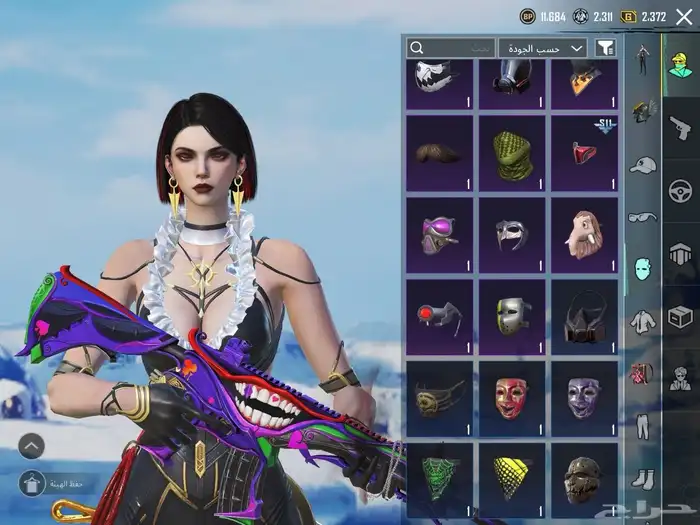This screenshot has width=700, height=525.
Task: Close the inventory screen
Action: pos(683,16)
